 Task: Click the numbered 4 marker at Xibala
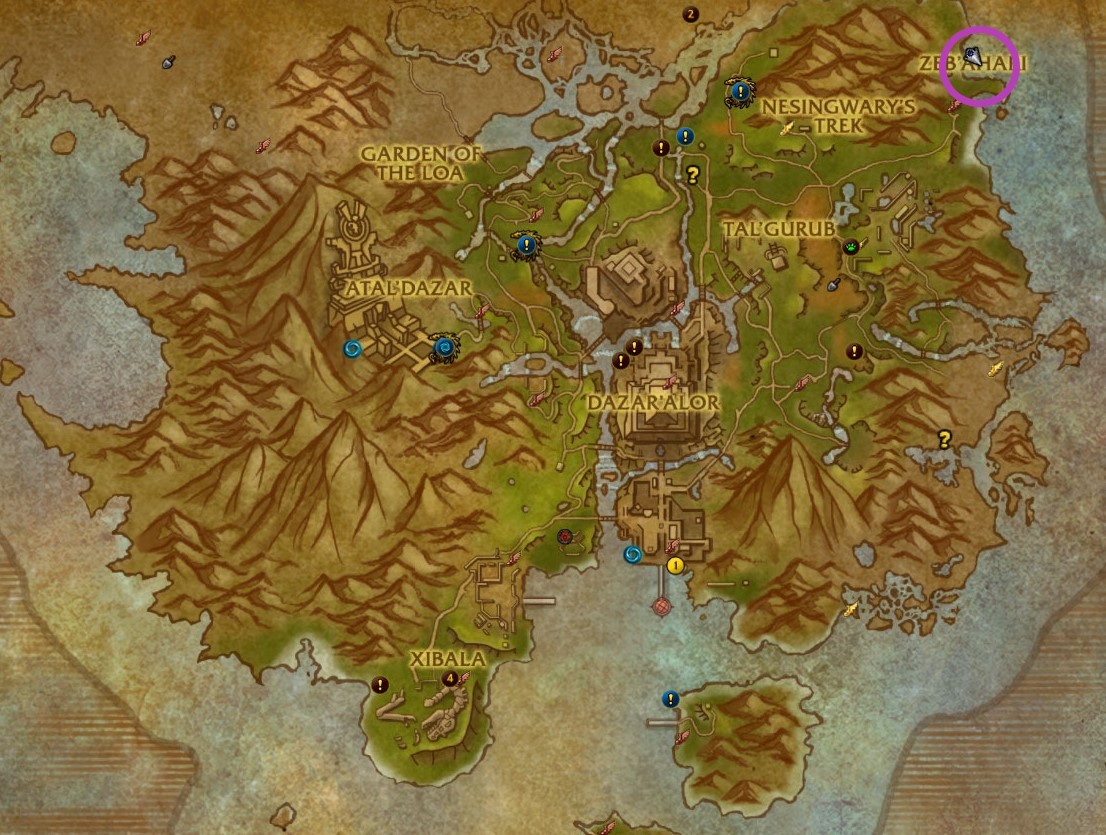point(451,678)
